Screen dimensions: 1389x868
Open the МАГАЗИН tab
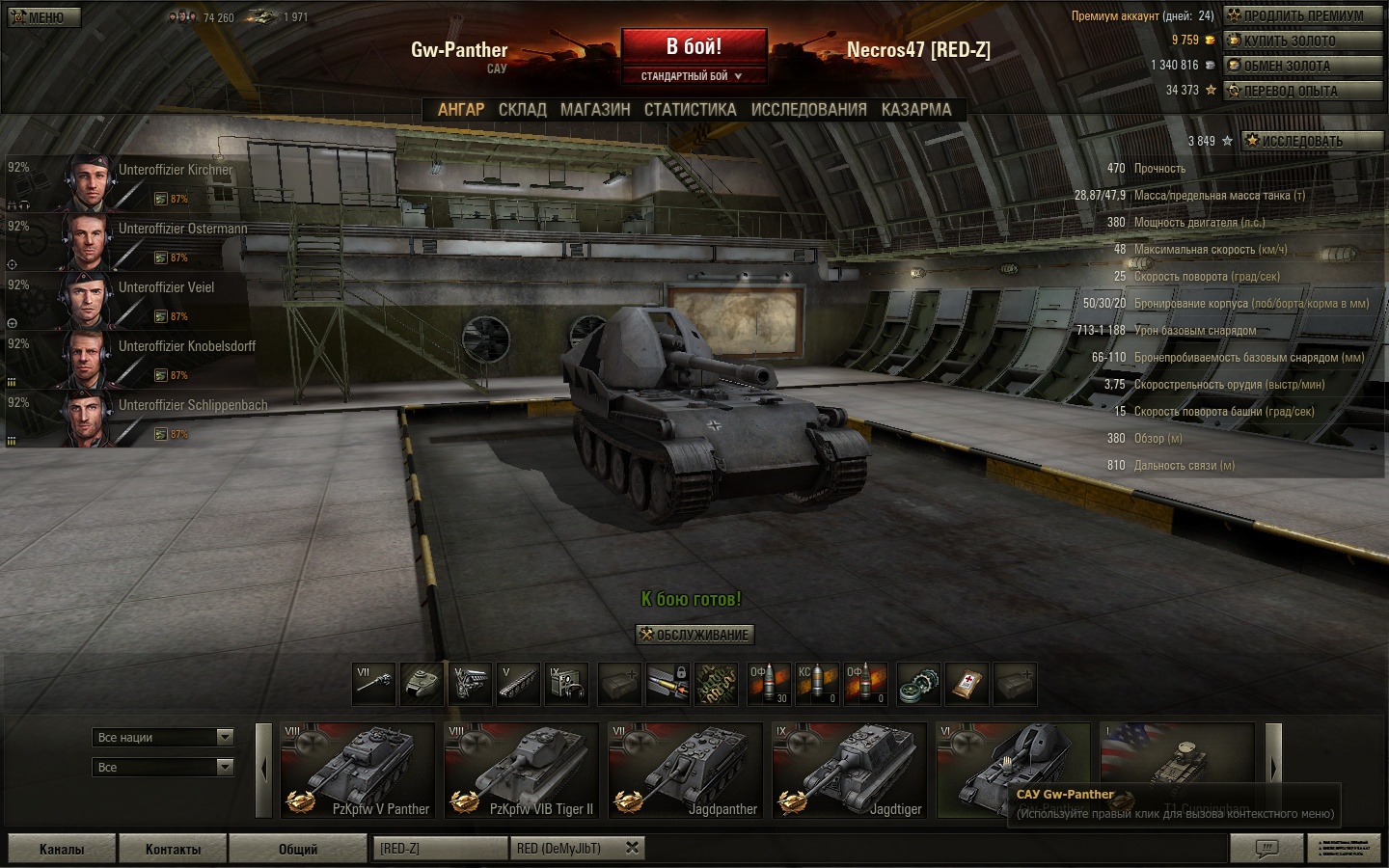tap(595, 110)
